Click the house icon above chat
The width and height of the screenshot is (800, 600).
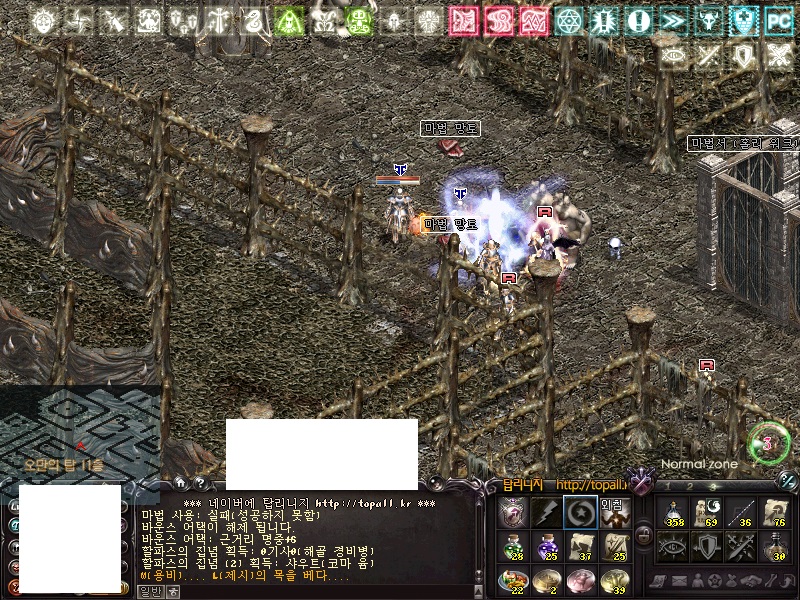[x=181, y=484]
